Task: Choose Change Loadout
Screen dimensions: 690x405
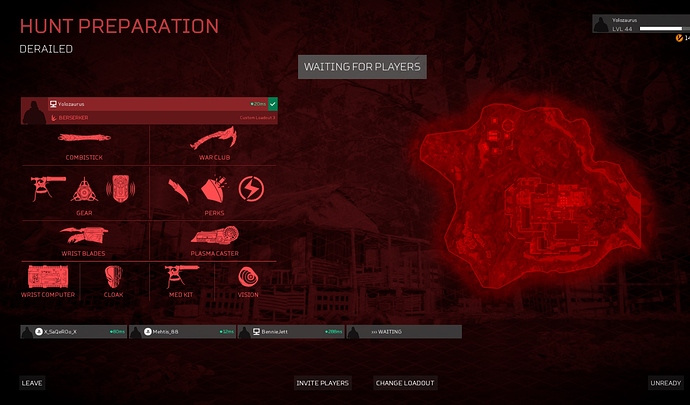Action: coord(405,383)
